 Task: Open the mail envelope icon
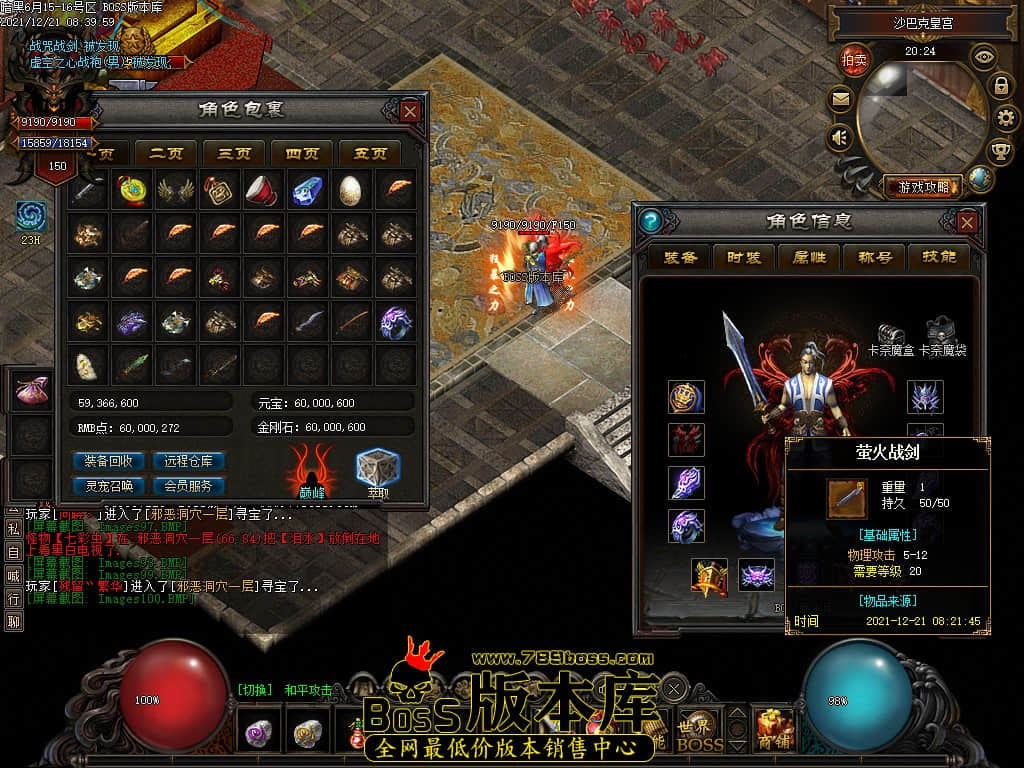pyautogui.click(x=840, y=99)
